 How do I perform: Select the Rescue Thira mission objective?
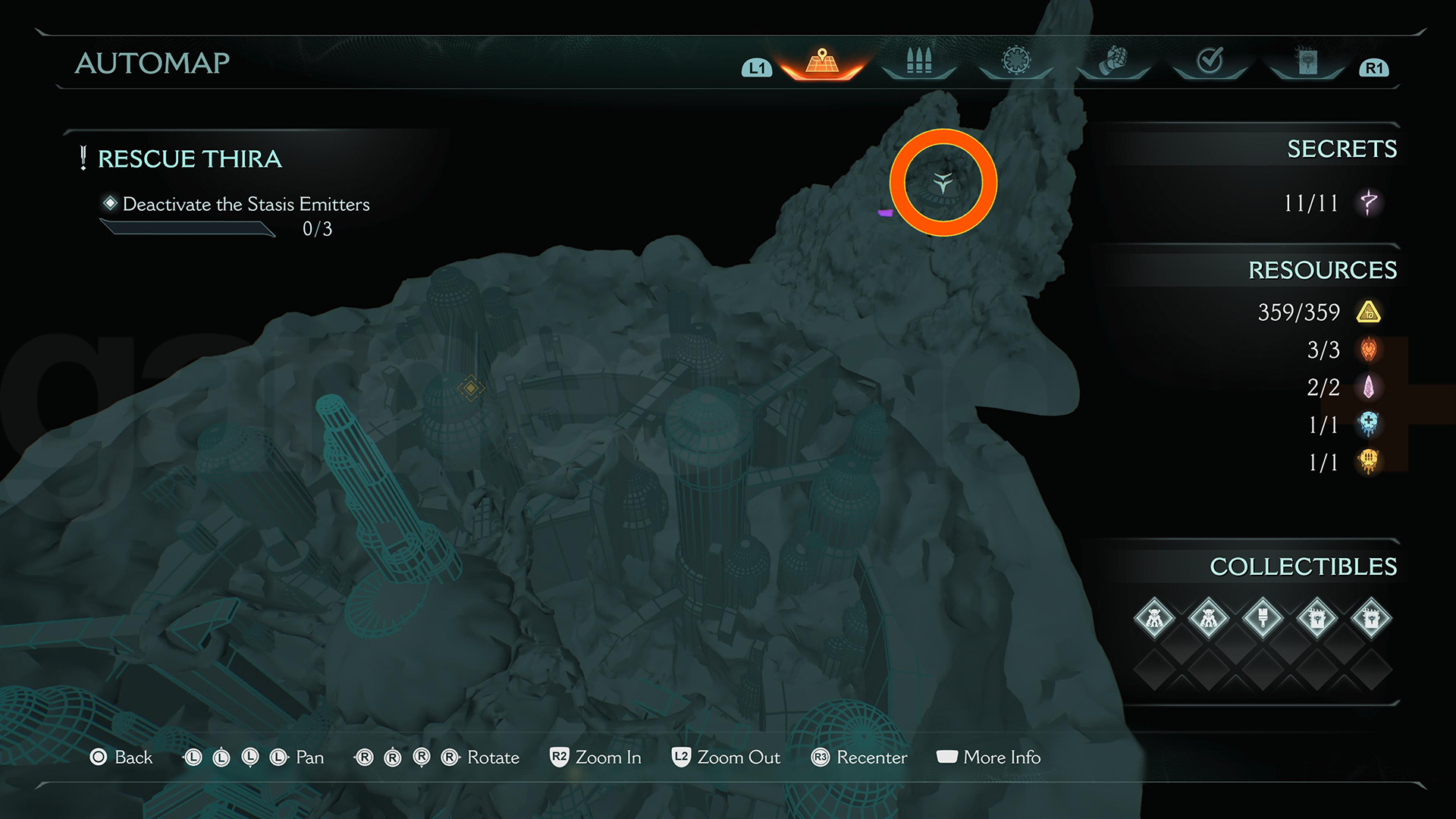[x=190, y=159]
